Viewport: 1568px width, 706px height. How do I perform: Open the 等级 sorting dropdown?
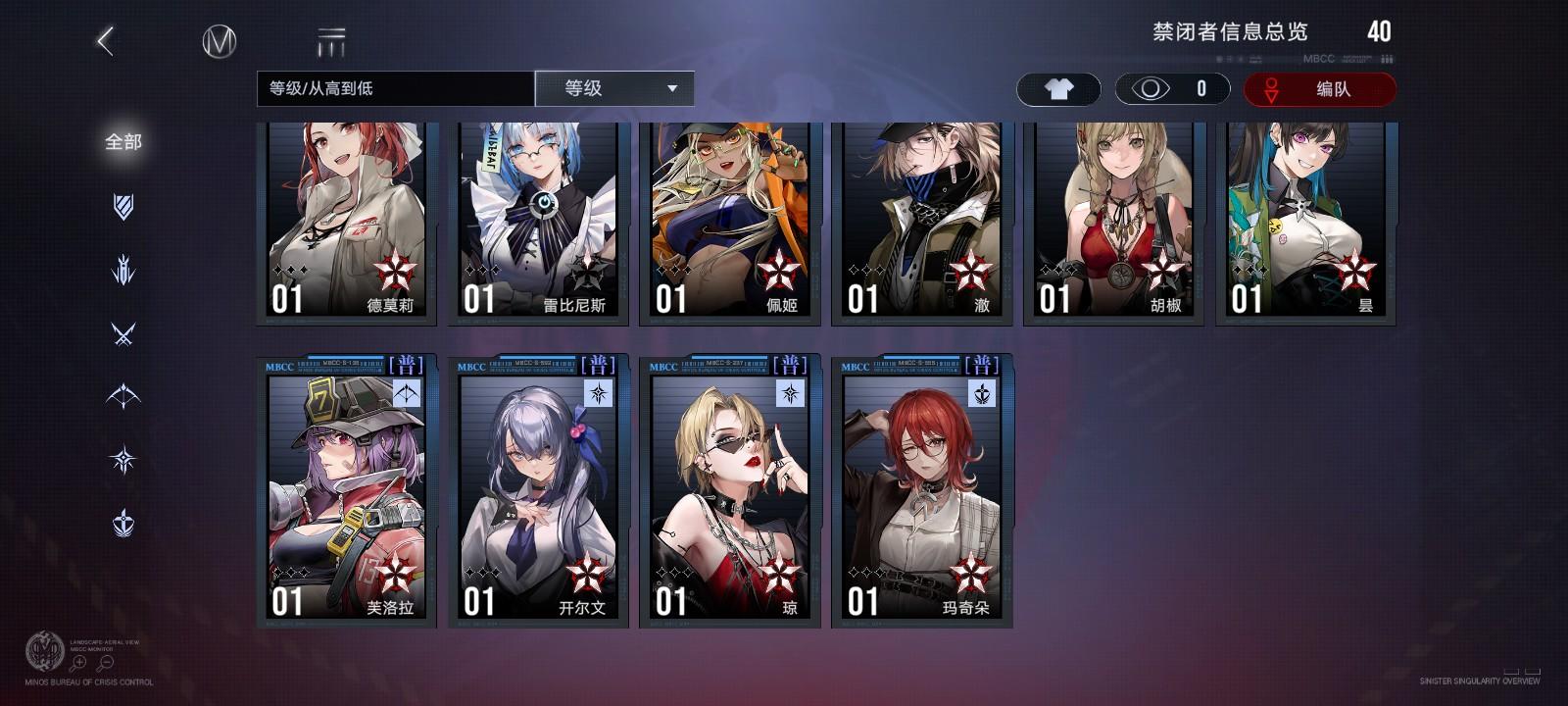tap(613, 88)
